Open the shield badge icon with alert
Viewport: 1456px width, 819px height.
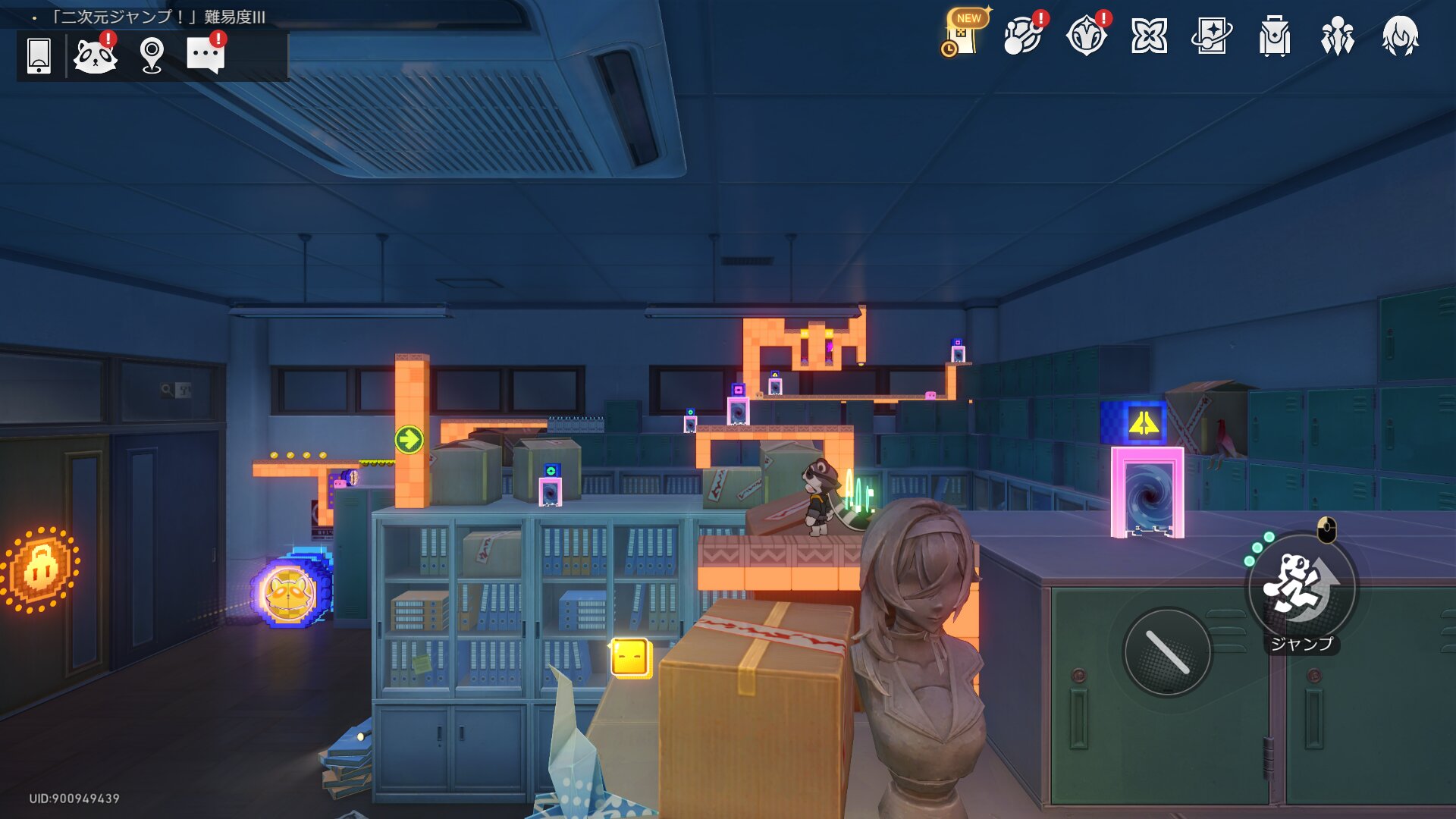point(1086,36)
